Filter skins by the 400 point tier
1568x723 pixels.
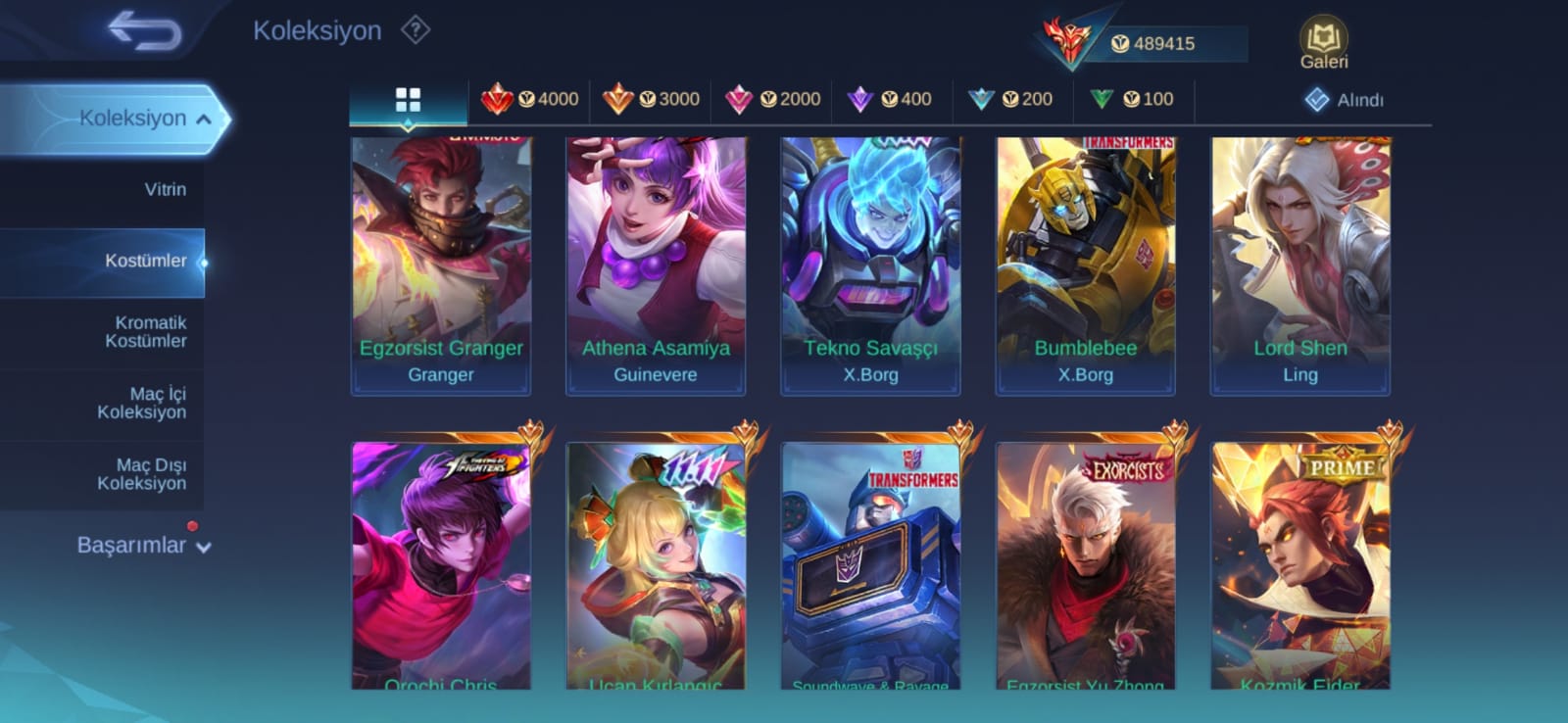click(890, 99)
